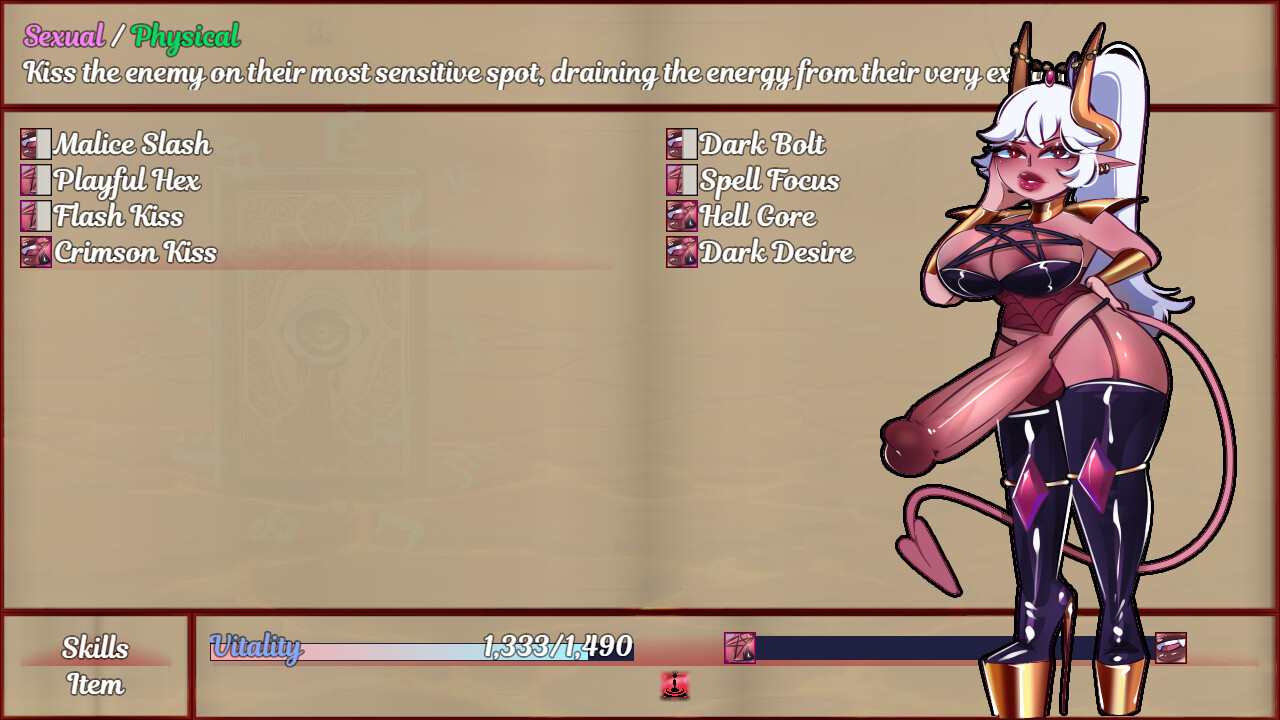This screenshot has width=1280, height=720.
Task: Pick the Crimson Kiss skill icon
Action: [x=36, y=253]
